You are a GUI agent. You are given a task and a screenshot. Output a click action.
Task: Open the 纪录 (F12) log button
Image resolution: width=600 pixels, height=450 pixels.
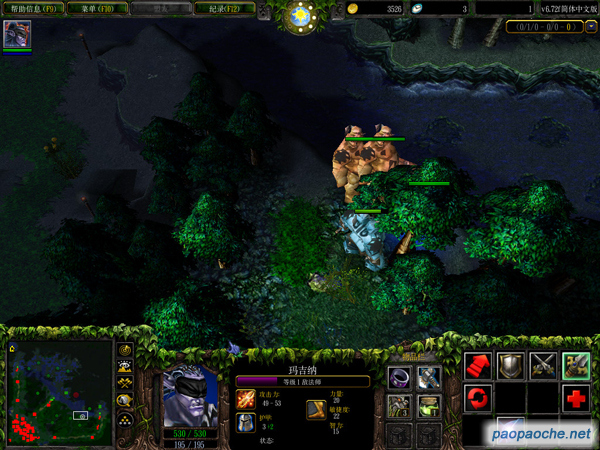[225, 9]
